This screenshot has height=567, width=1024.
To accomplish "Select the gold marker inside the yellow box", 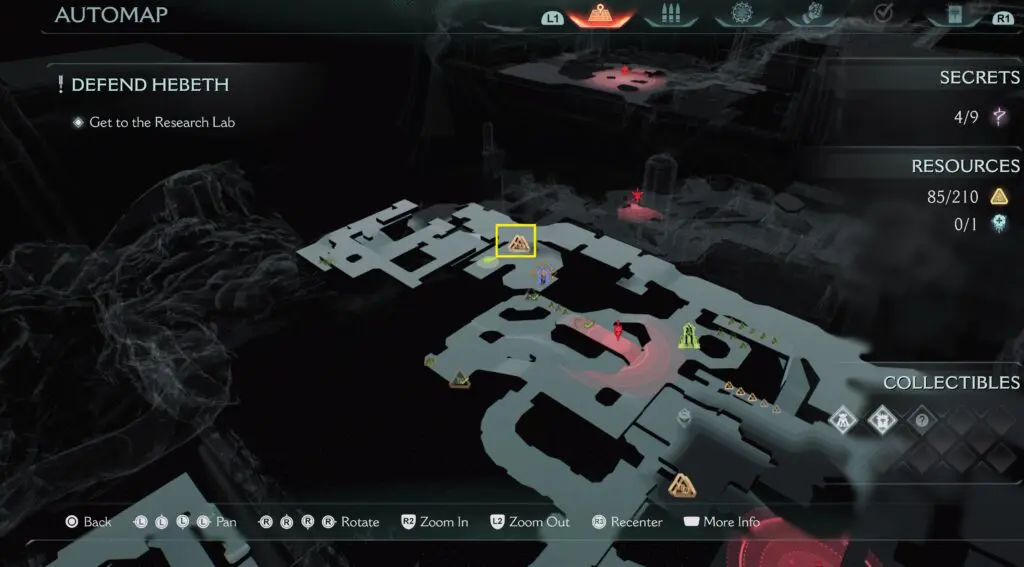I will (517, 241).
